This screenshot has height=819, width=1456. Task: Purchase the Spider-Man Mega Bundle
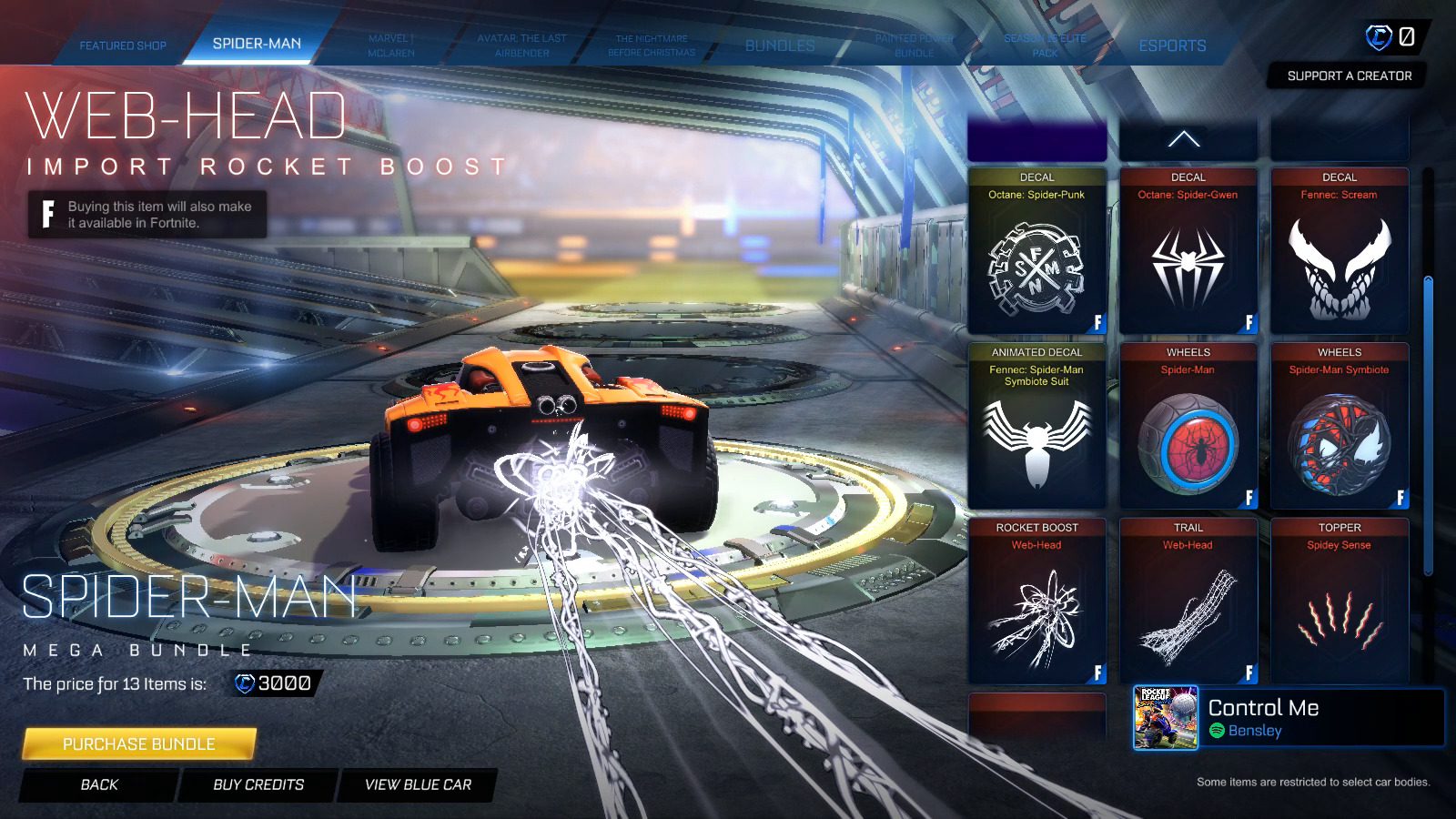pos(139,744)
